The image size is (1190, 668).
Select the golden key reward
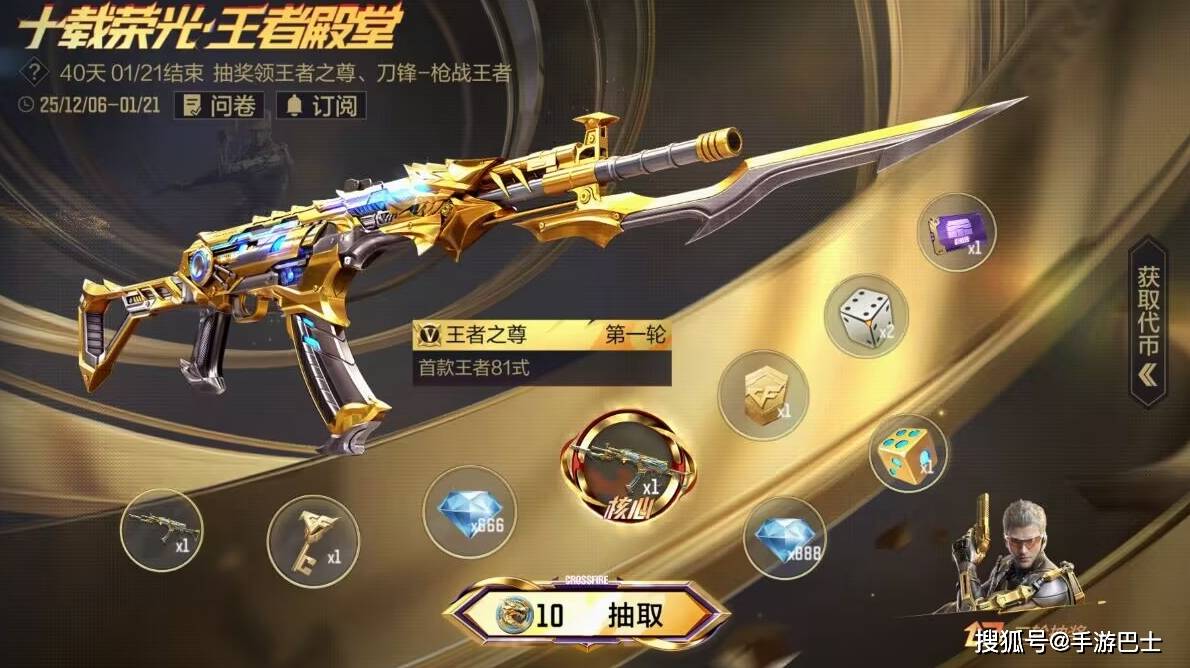pos(313,540)
